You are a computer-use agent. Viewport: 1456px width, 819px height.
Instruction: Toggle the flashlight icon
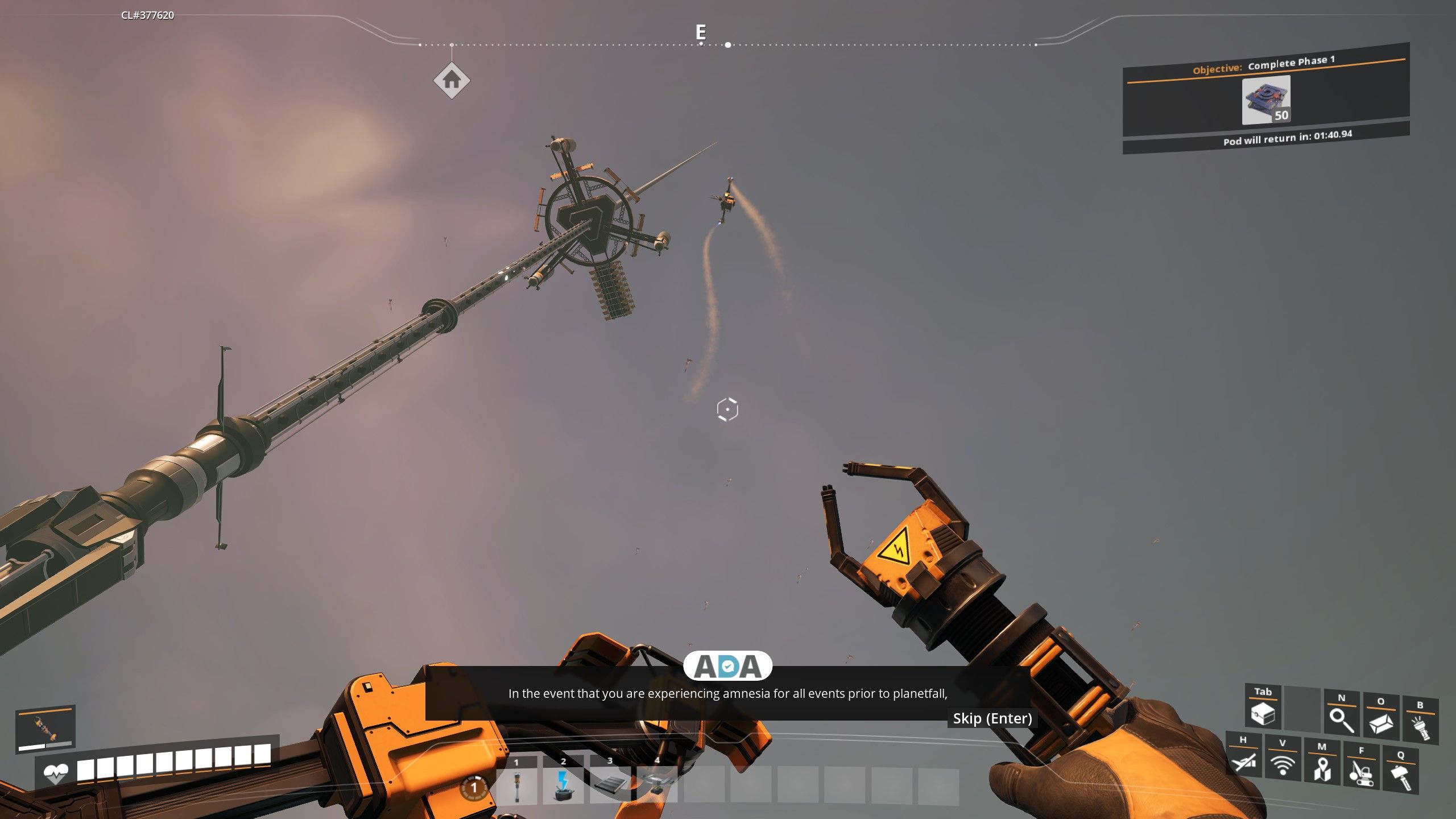tap(1420, 727)
